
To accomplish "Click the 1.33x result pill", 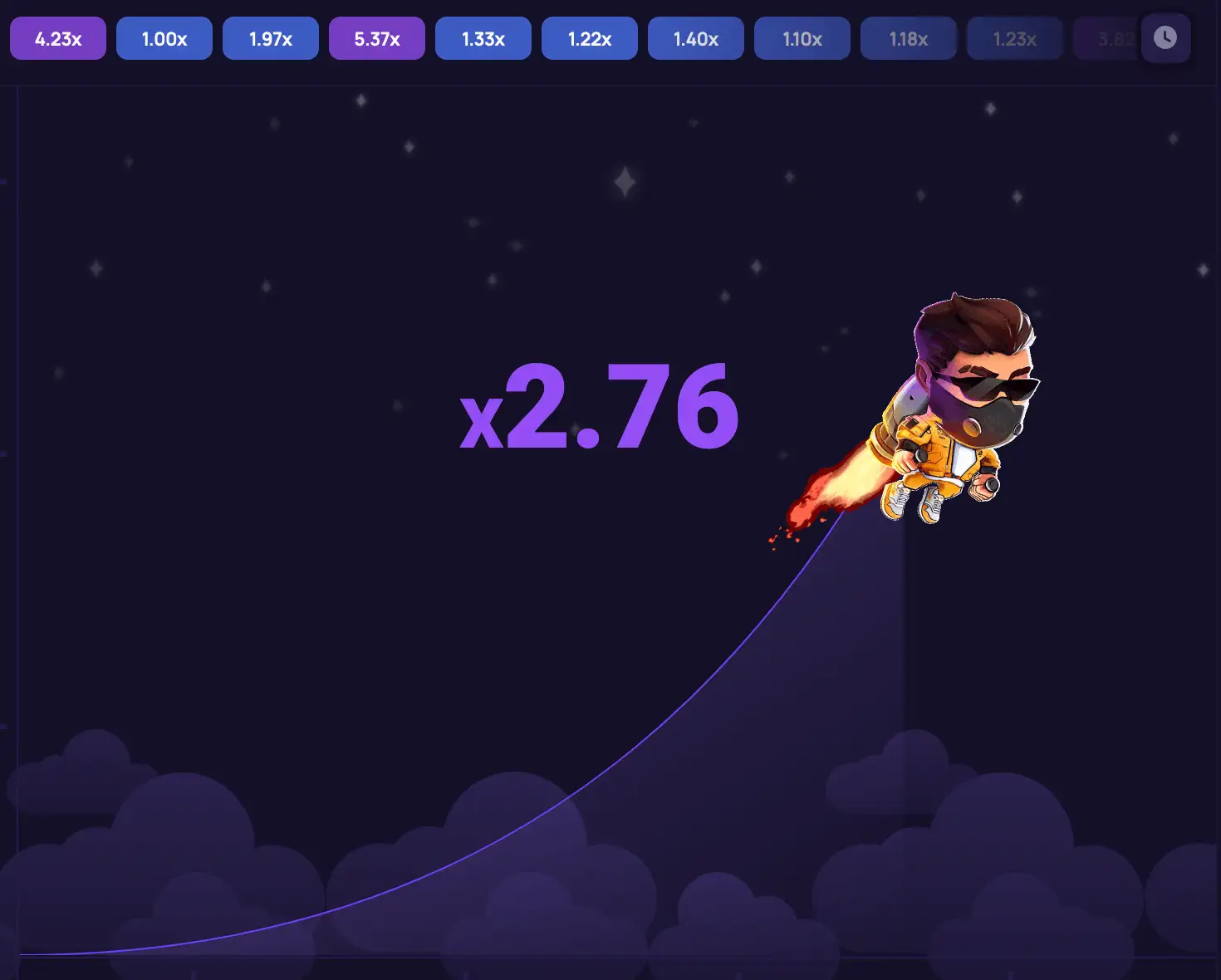I will coord(483,37).
